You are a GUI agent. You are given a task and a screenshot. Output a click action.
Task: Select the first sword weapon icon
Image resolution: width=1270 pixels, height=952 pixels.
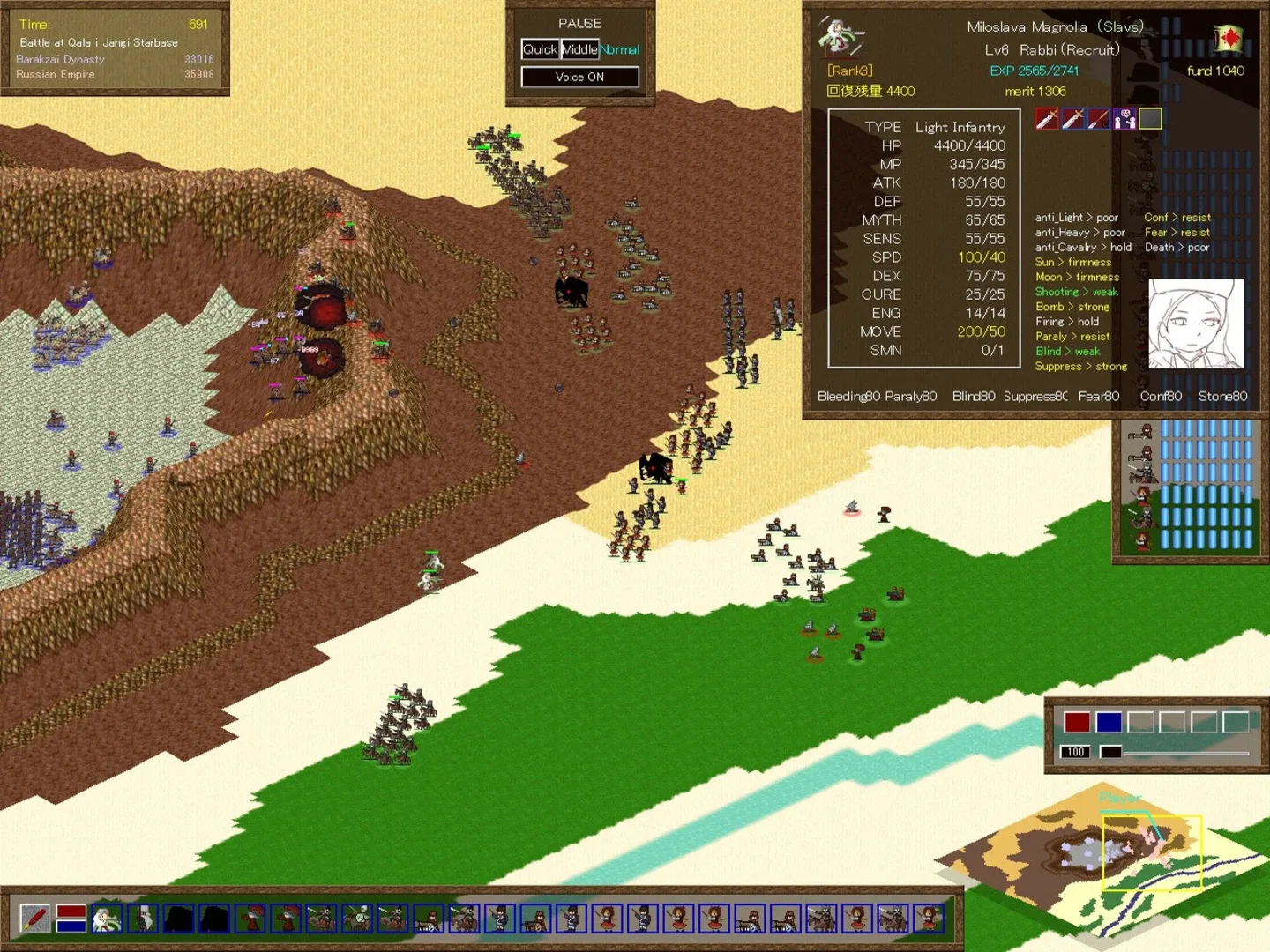[x=1047, y=118]
